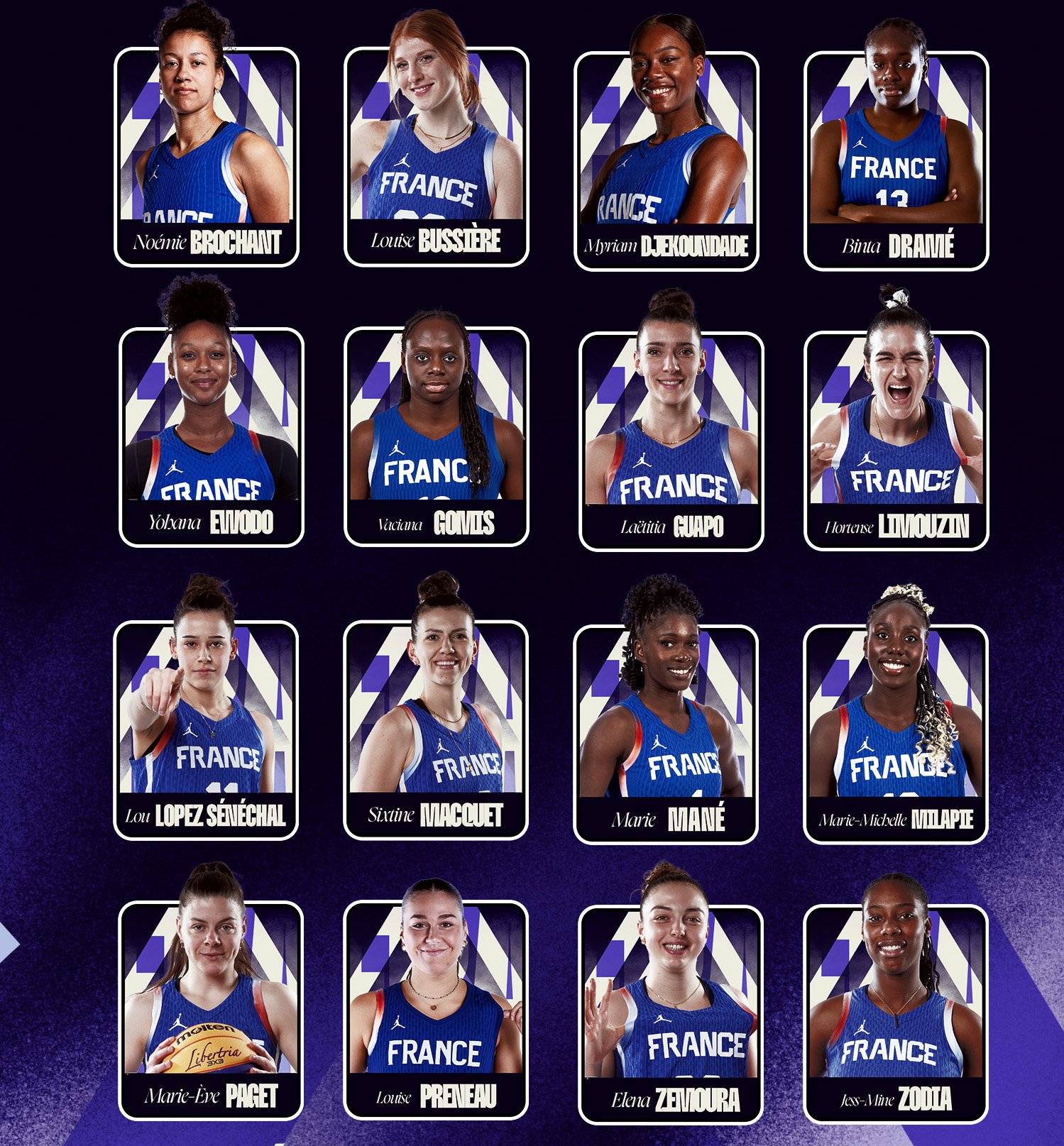
Task: Pick the Binta Dramé card
Action: click(896, 161)
